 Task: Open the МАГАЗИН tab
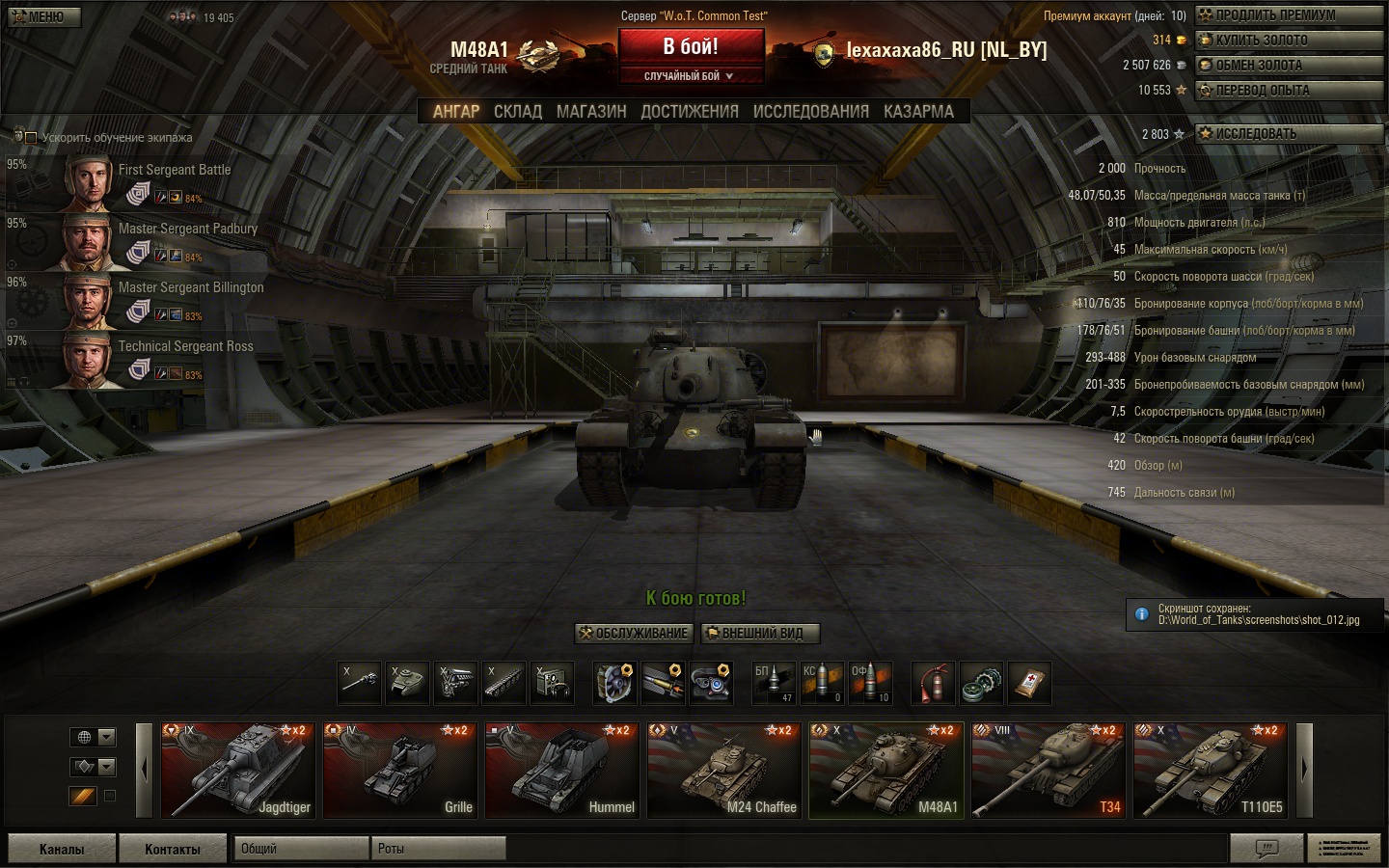coord(591,112)
